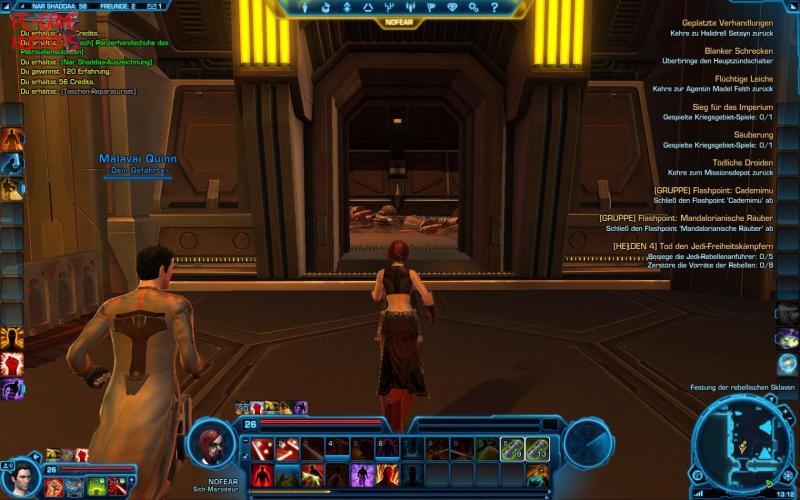Click the 'Tödliche Droiden' quest tracker entry

point(743,162)
